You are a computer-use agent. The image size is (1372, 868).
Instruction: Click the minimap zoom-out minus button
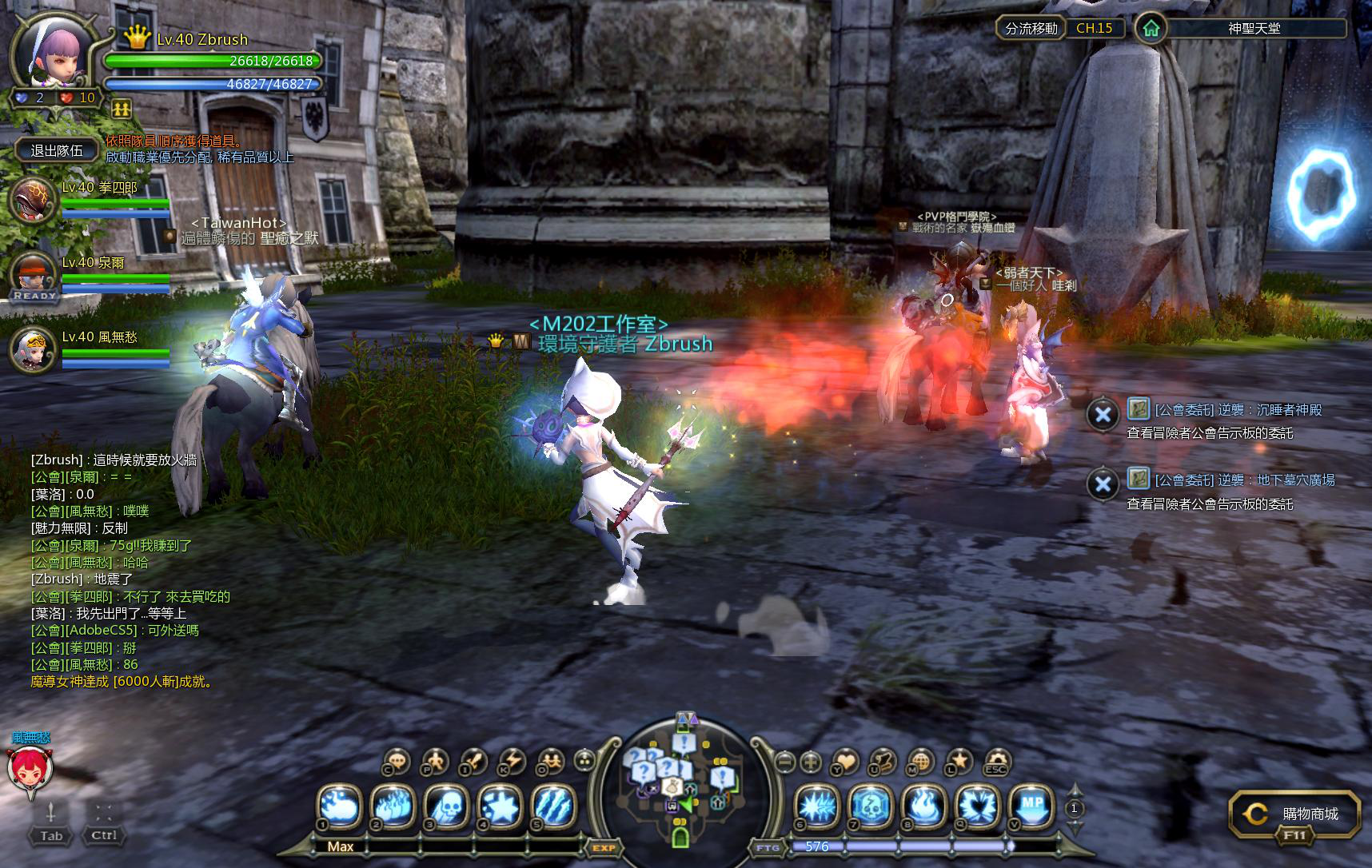pyautogui.click(x=786, y=761)
